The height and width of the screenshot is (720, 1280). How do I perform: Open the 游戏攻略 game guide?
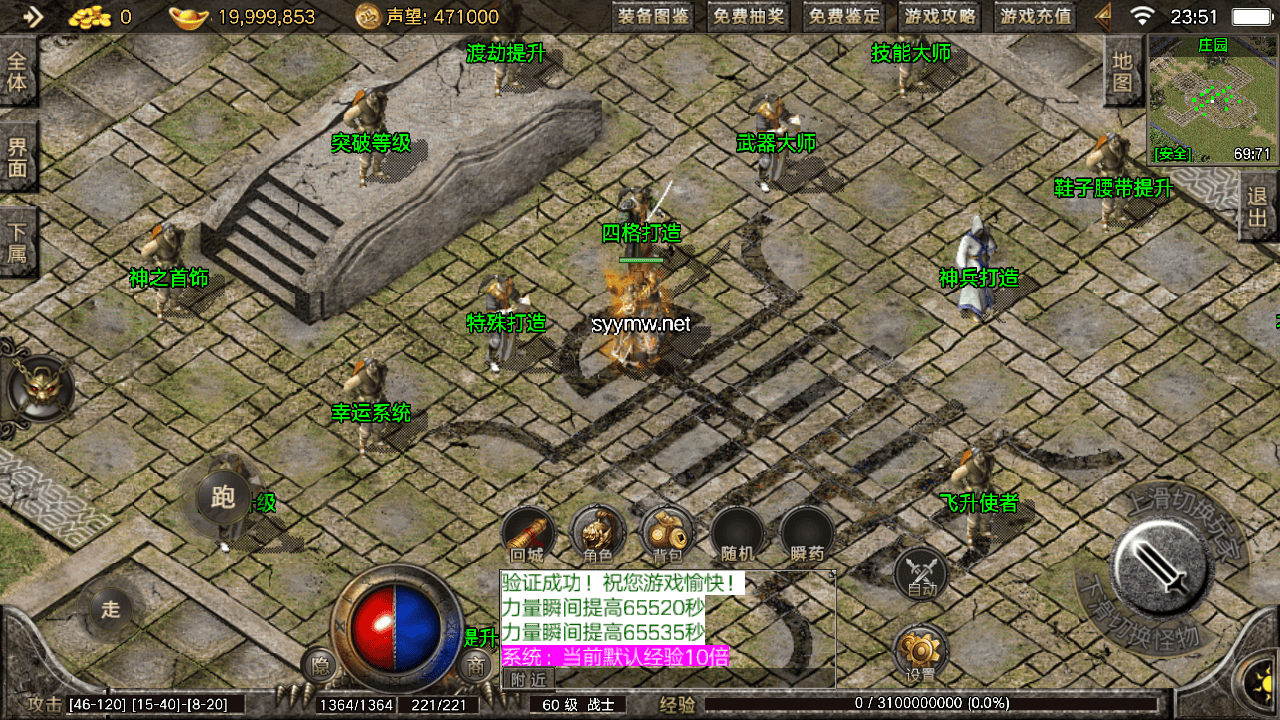coord(941,16)
